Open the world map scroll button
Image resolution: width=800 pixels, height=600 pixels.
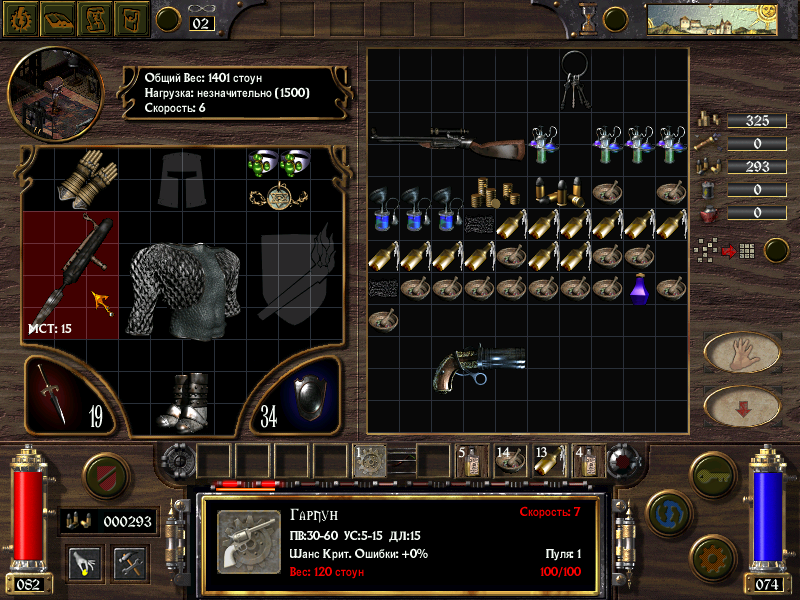click(x=95, y=18)
